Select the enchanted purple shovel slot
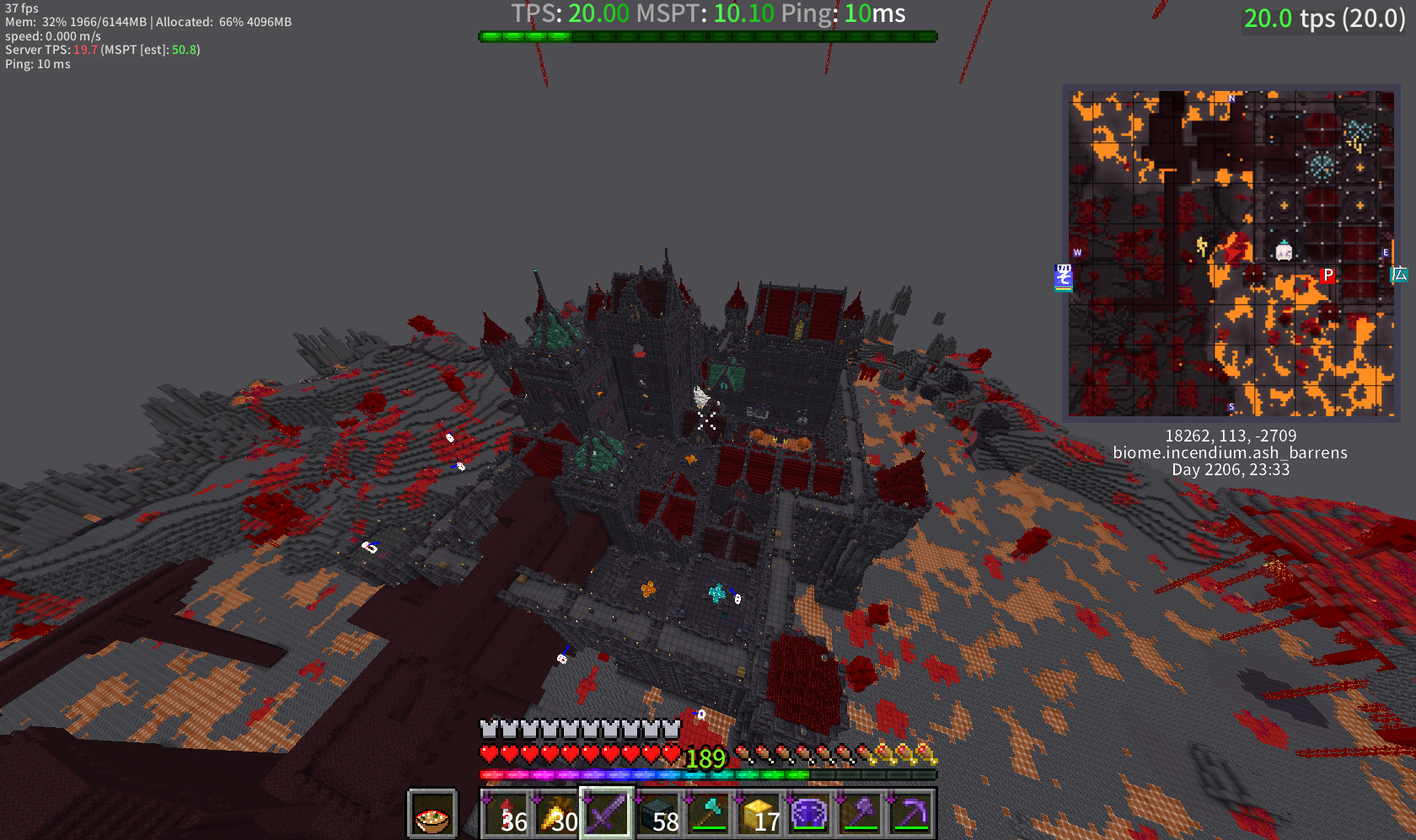Viewport: 1416px width, 840px height. click(x=860, y=814)
